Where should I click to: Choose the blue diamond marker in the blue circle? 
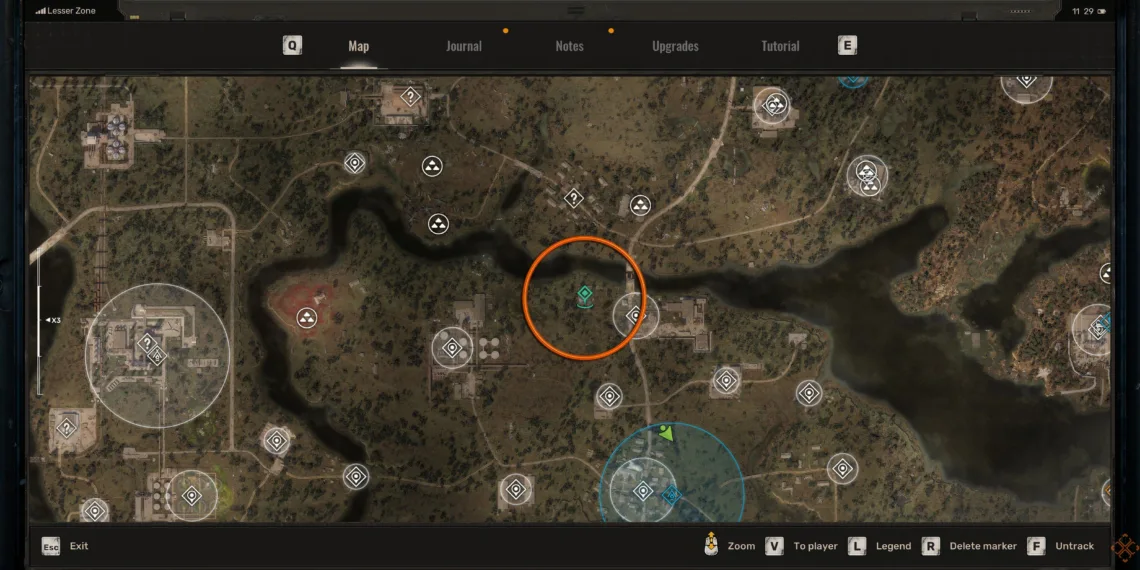(670, 495)
